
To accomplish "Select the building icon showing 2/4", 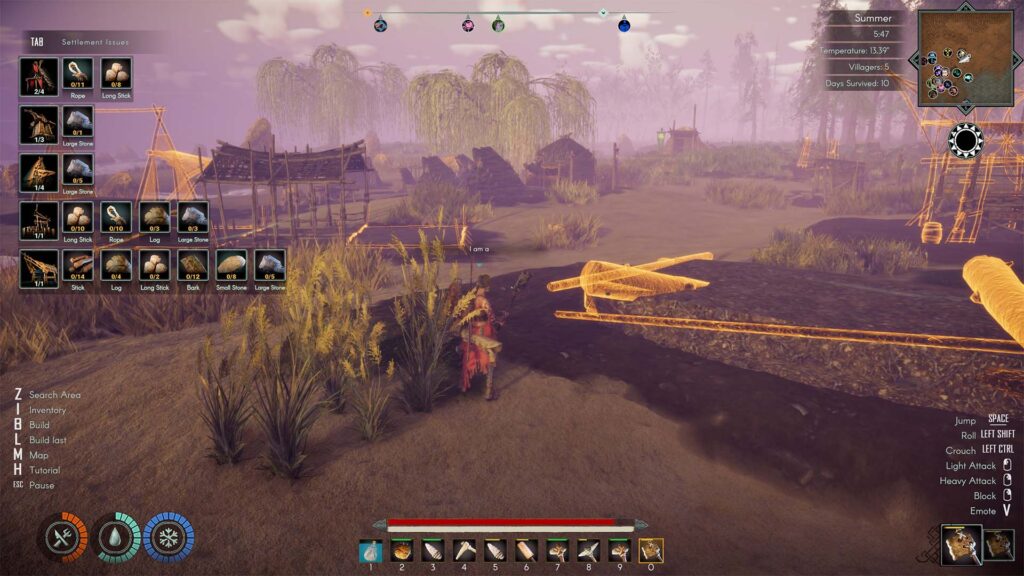I will [x=38, y=76].
